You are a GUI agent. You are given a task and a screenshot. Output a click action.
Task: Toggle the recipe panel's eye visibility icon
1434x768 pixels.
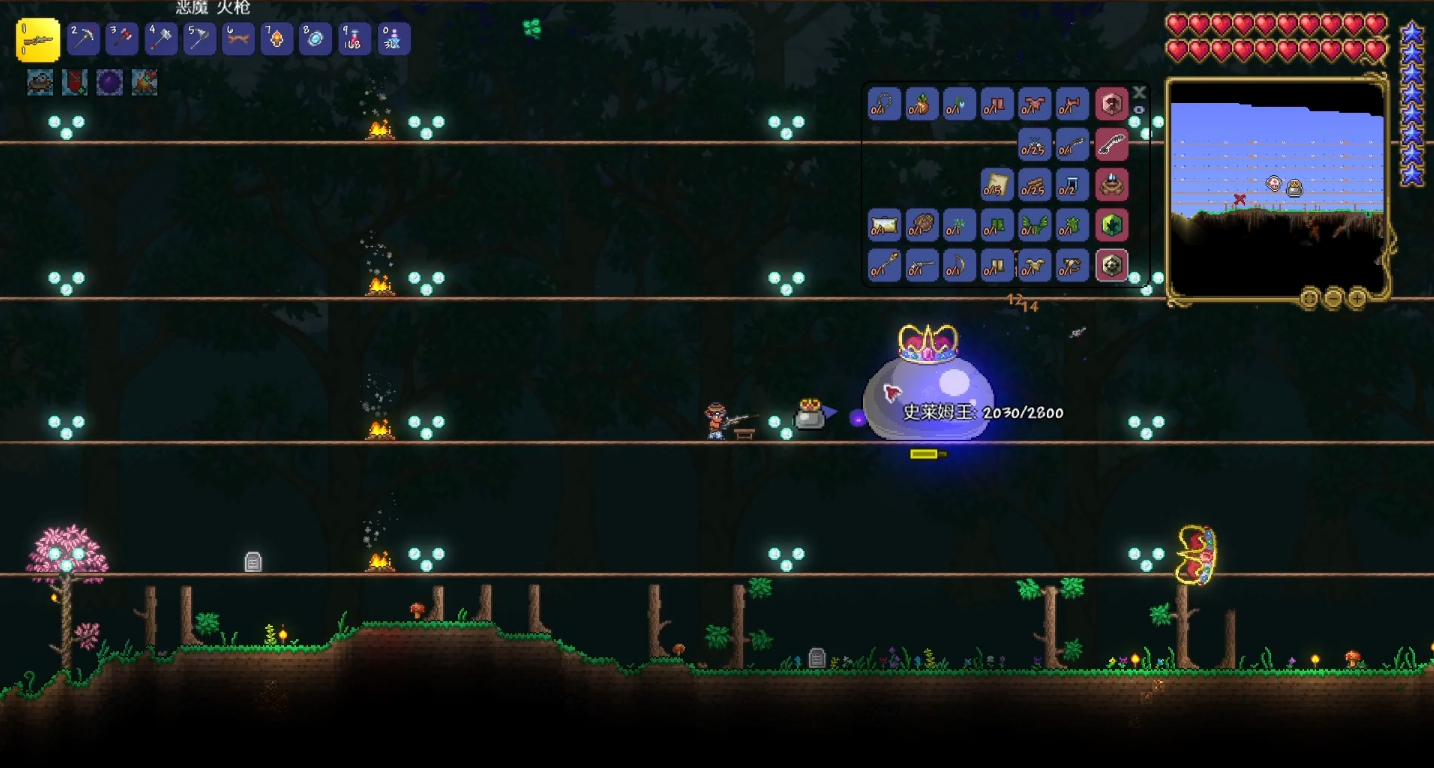click(x=1139, y=109)
